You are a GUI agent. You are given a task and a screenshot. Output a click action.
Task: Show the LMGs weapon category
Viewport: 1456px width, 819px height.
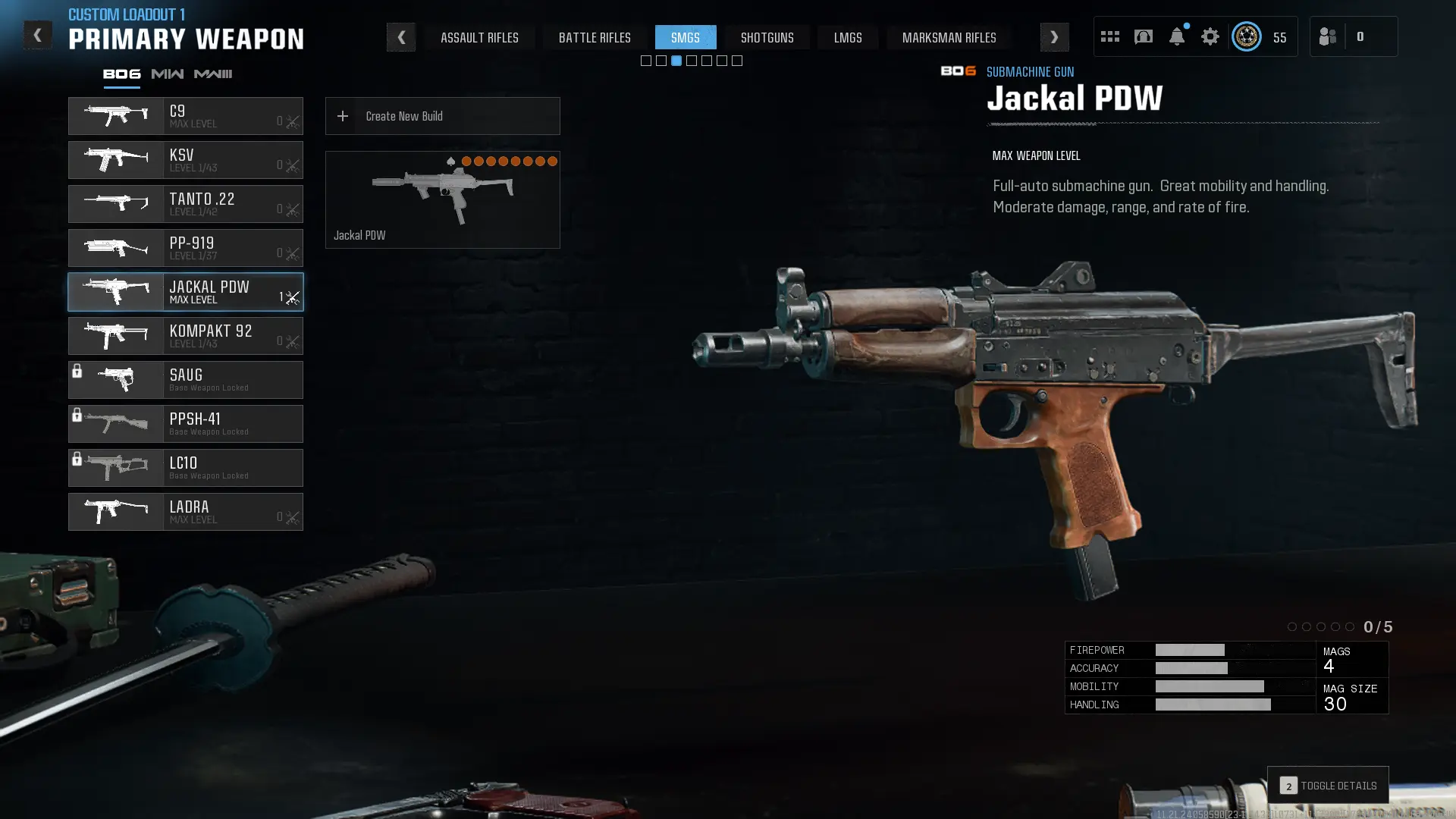click(848, 37)
